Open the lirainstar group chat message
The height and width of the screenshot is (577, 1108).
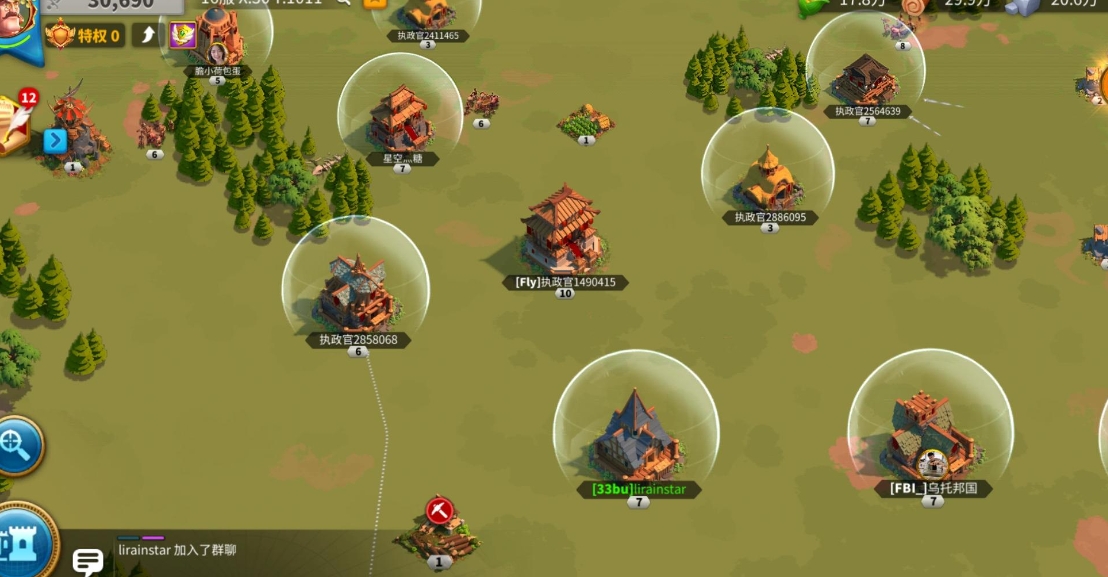click(177, 550)
